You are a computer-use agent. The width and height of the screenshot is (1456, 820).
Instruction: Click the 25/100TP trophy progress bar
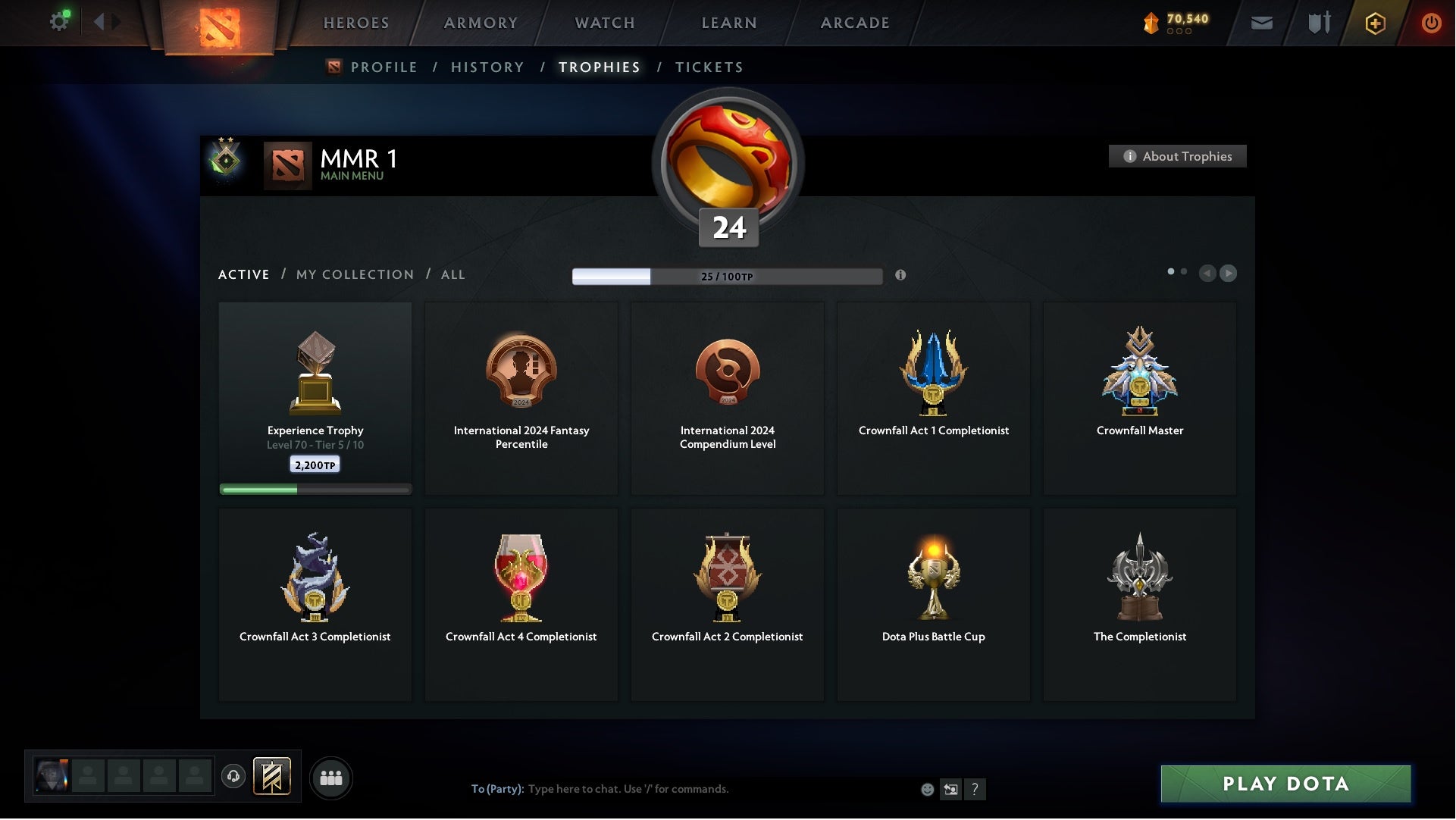[x=728, y=277]
